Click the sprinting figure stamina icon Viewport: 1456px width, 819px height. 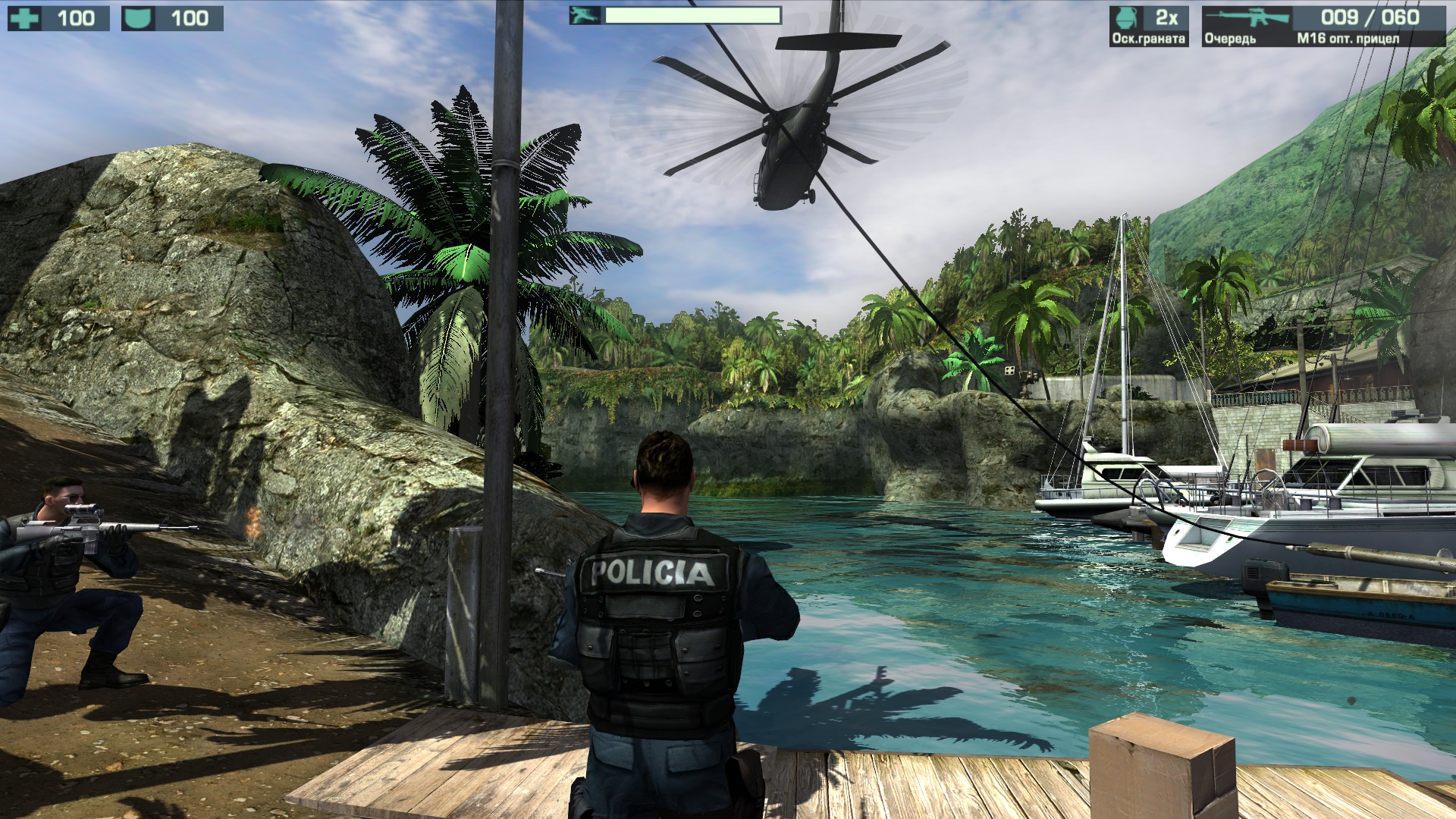click(x=585, y=15)
